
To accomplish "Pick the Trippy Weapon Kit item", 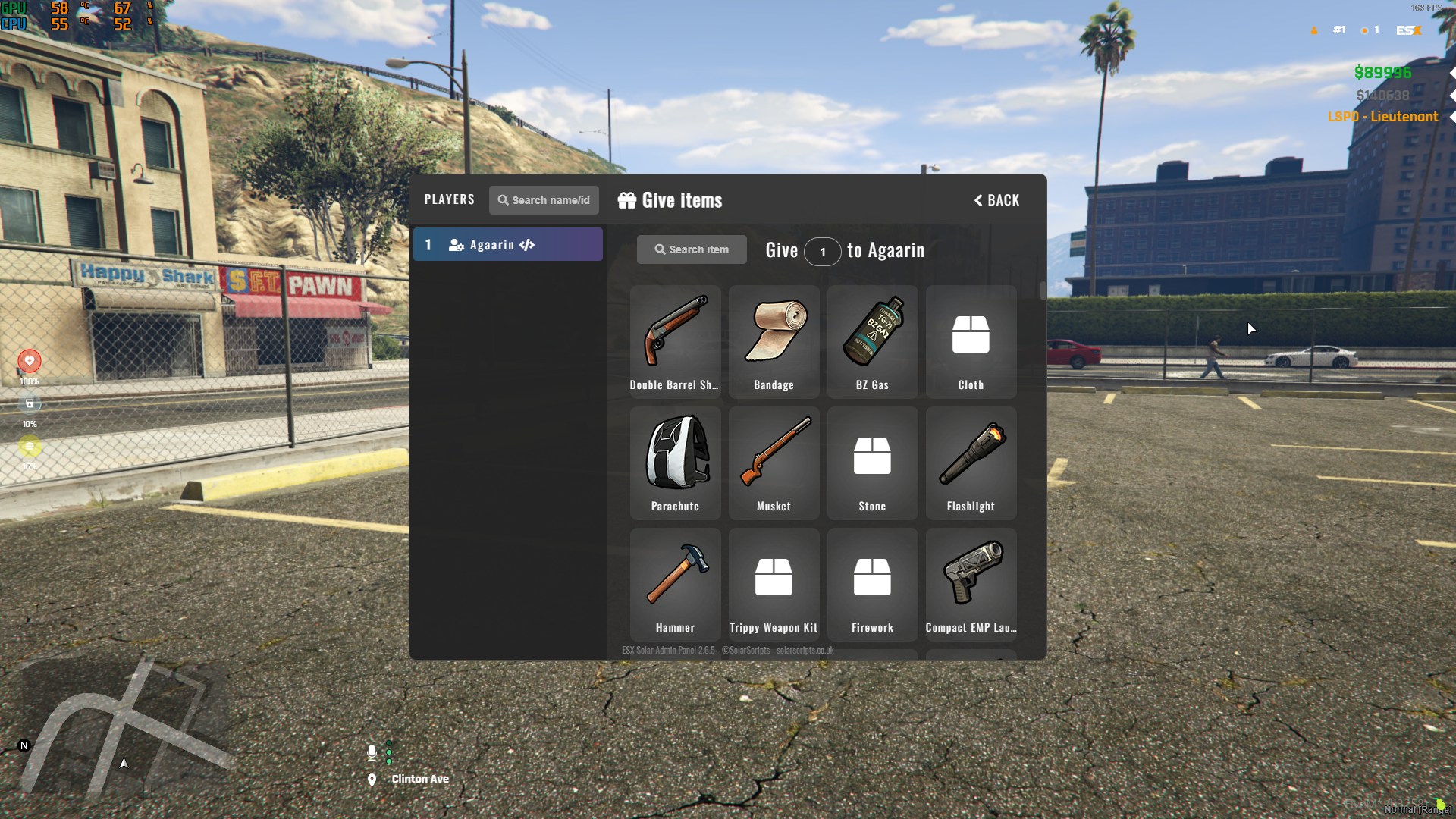I will [773, 584].
